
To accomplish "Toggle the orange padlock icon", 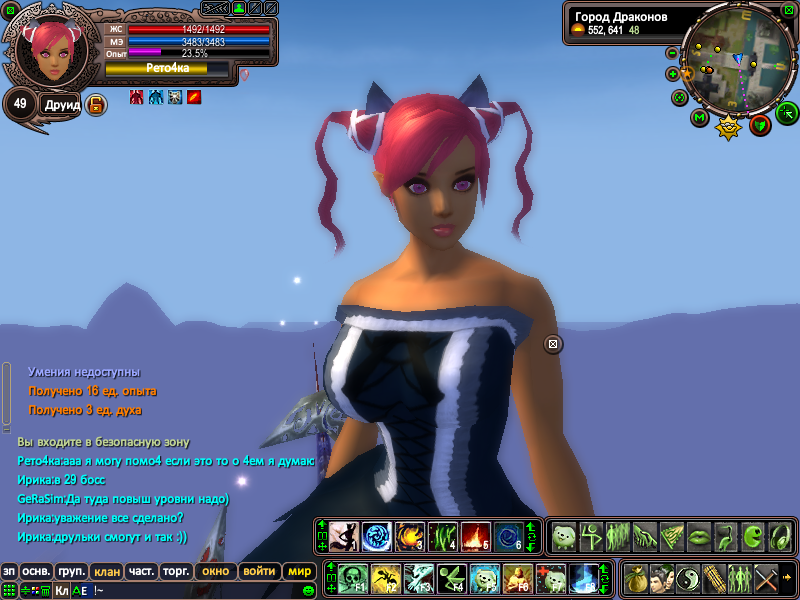I will (96, 104).
